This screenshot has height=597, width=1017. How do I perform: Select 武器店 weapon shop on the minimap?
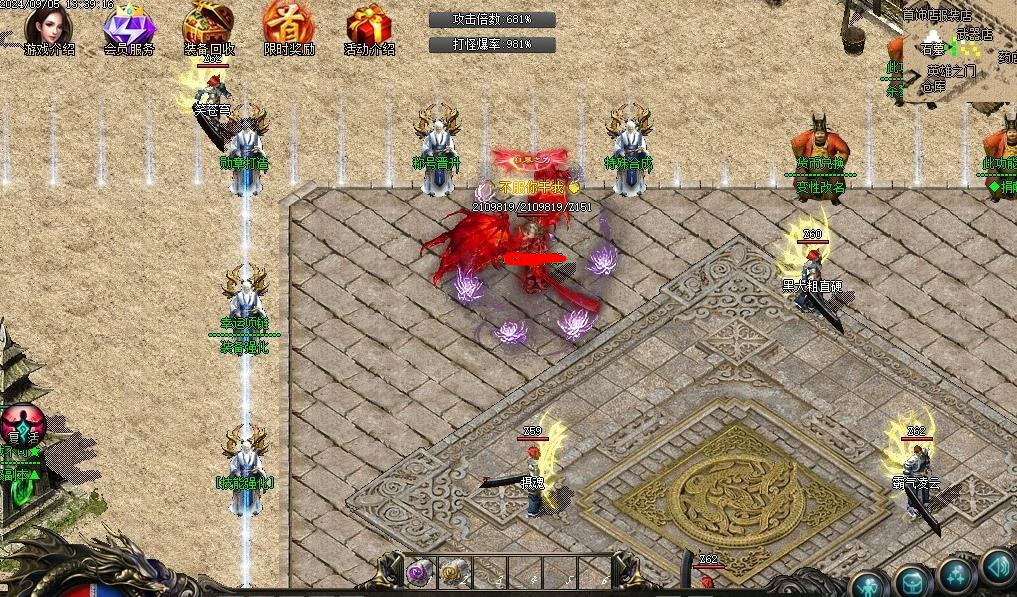point(973,33)
